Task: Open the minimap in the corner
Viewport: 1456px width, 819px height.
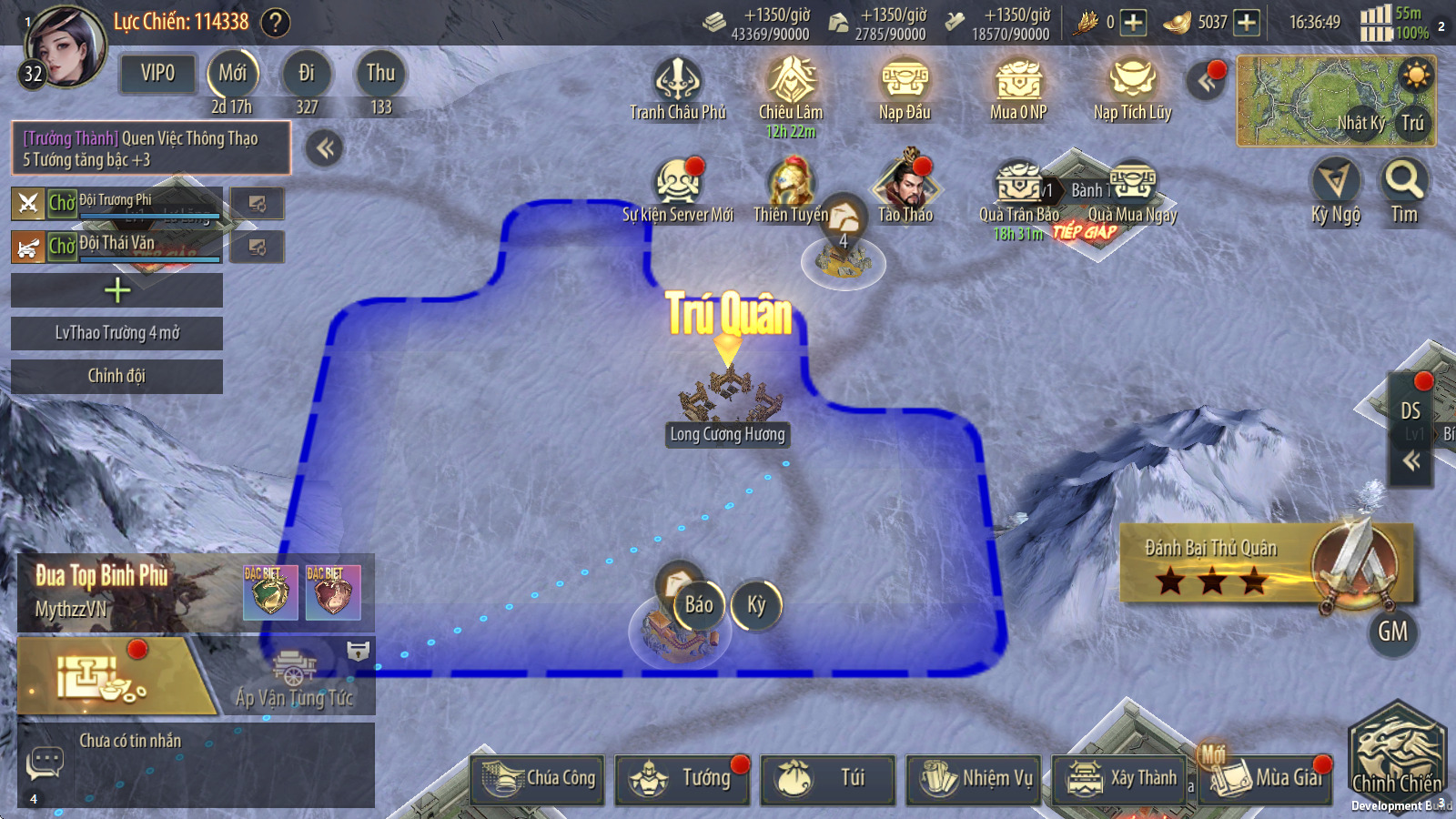Action: coord(1335,100)
